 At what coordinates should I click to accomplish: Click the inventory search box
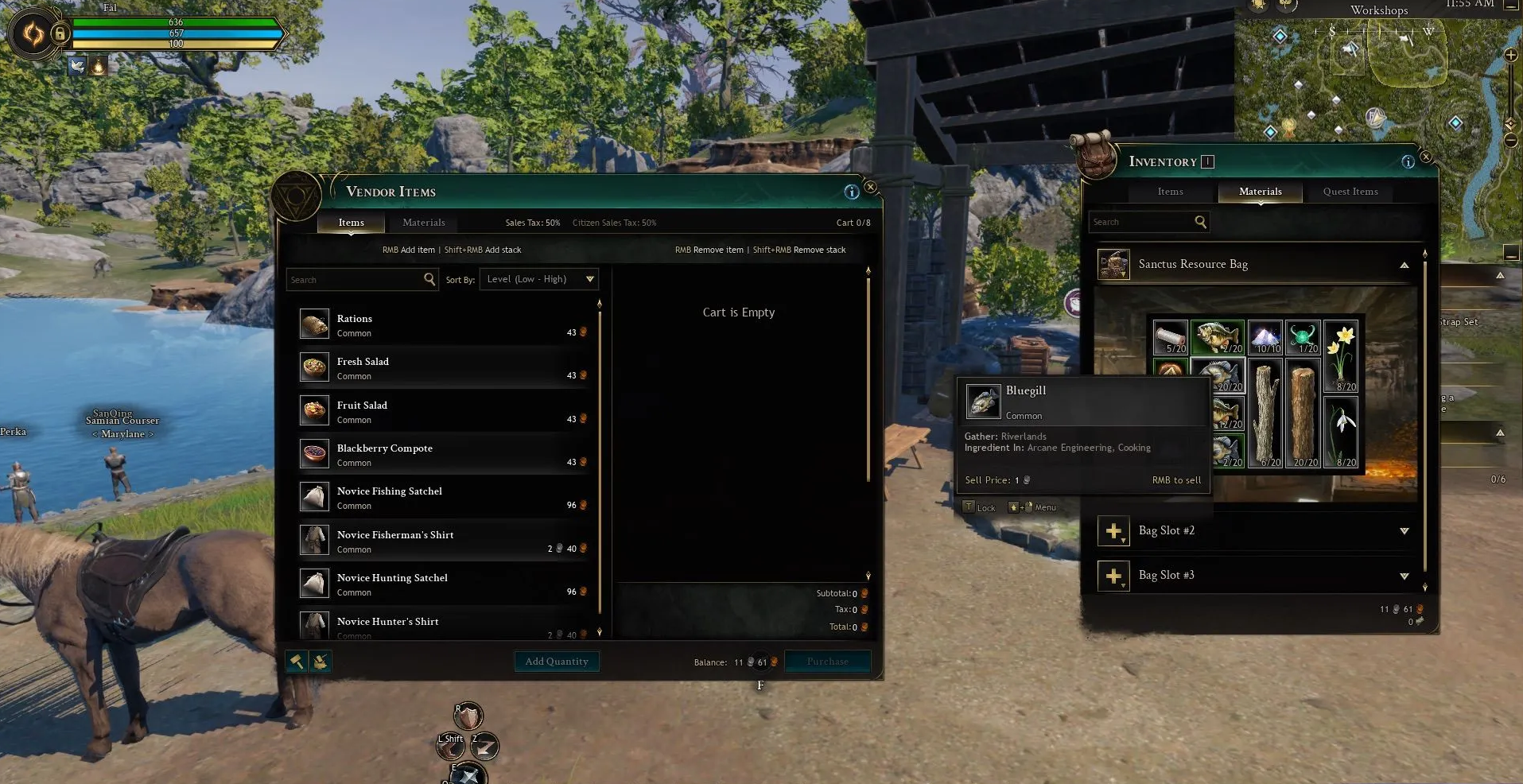[x=1141, y=222]
